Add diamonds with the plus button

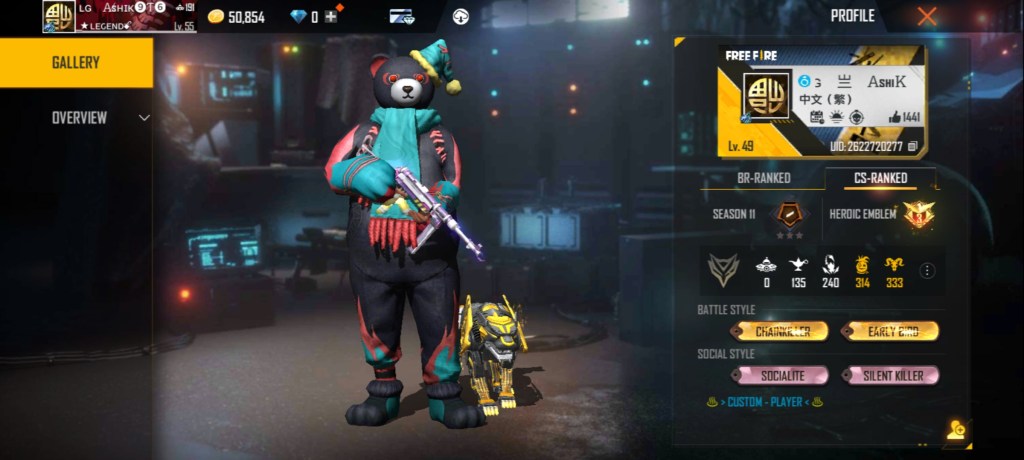(330, 16)
